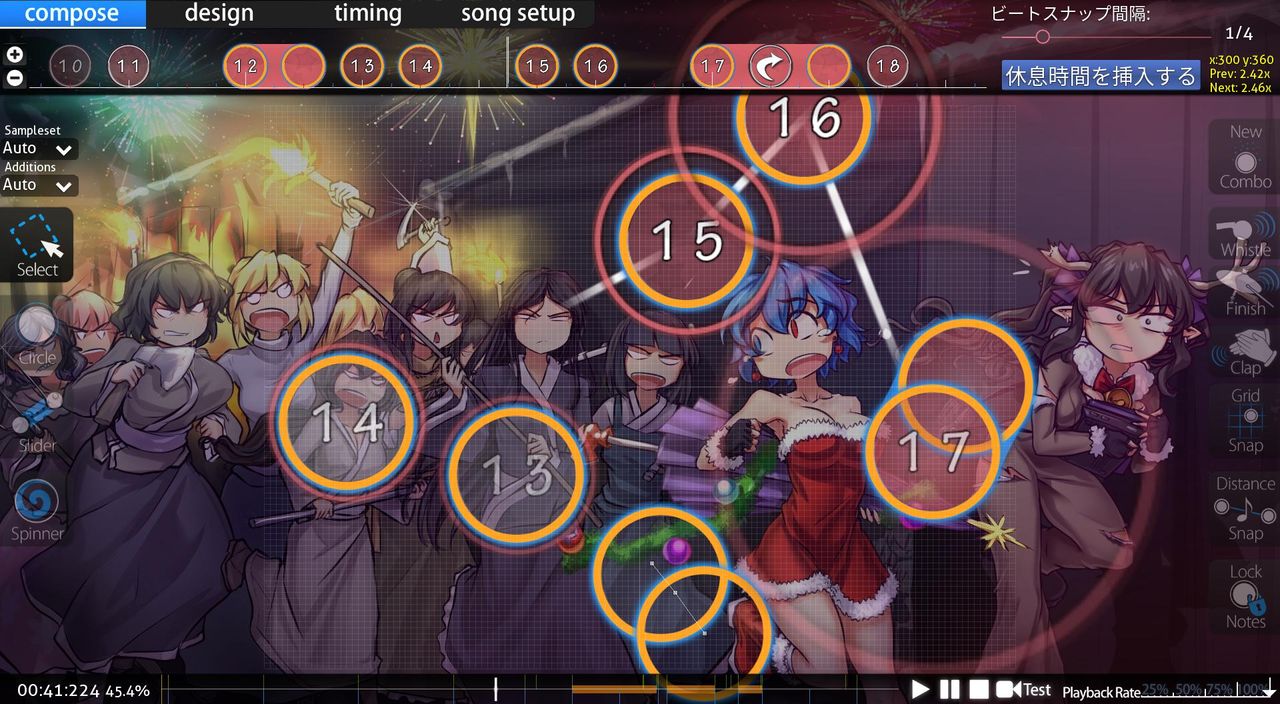Image resolution: width=1280 pixels, height=704 pixels.
Task: Start playback with the play button
Action: [920, 689]
